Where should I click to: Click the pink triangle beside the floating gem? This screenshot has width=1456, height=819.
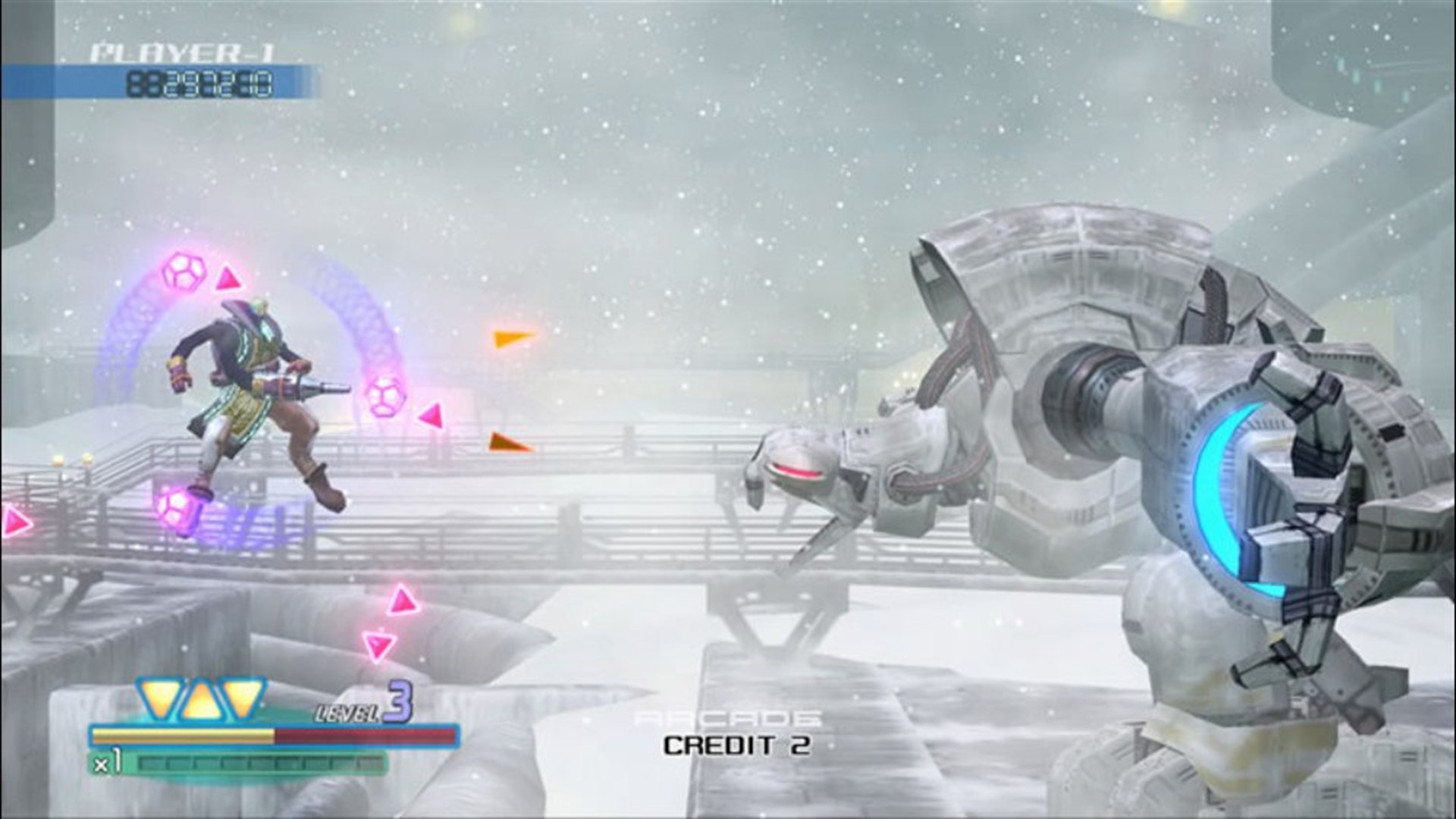pos(431,417)
